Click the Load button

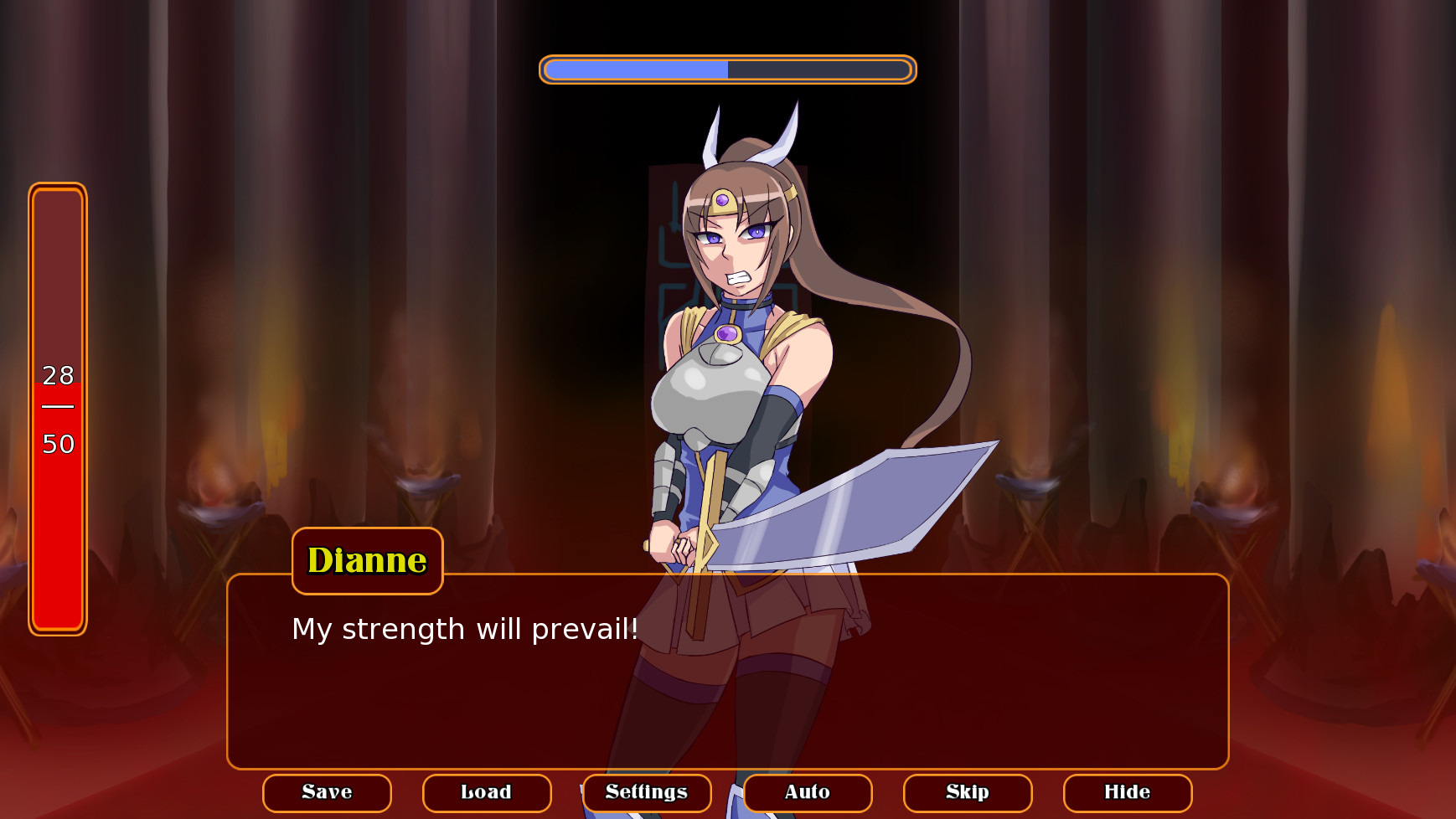[487, 792]
